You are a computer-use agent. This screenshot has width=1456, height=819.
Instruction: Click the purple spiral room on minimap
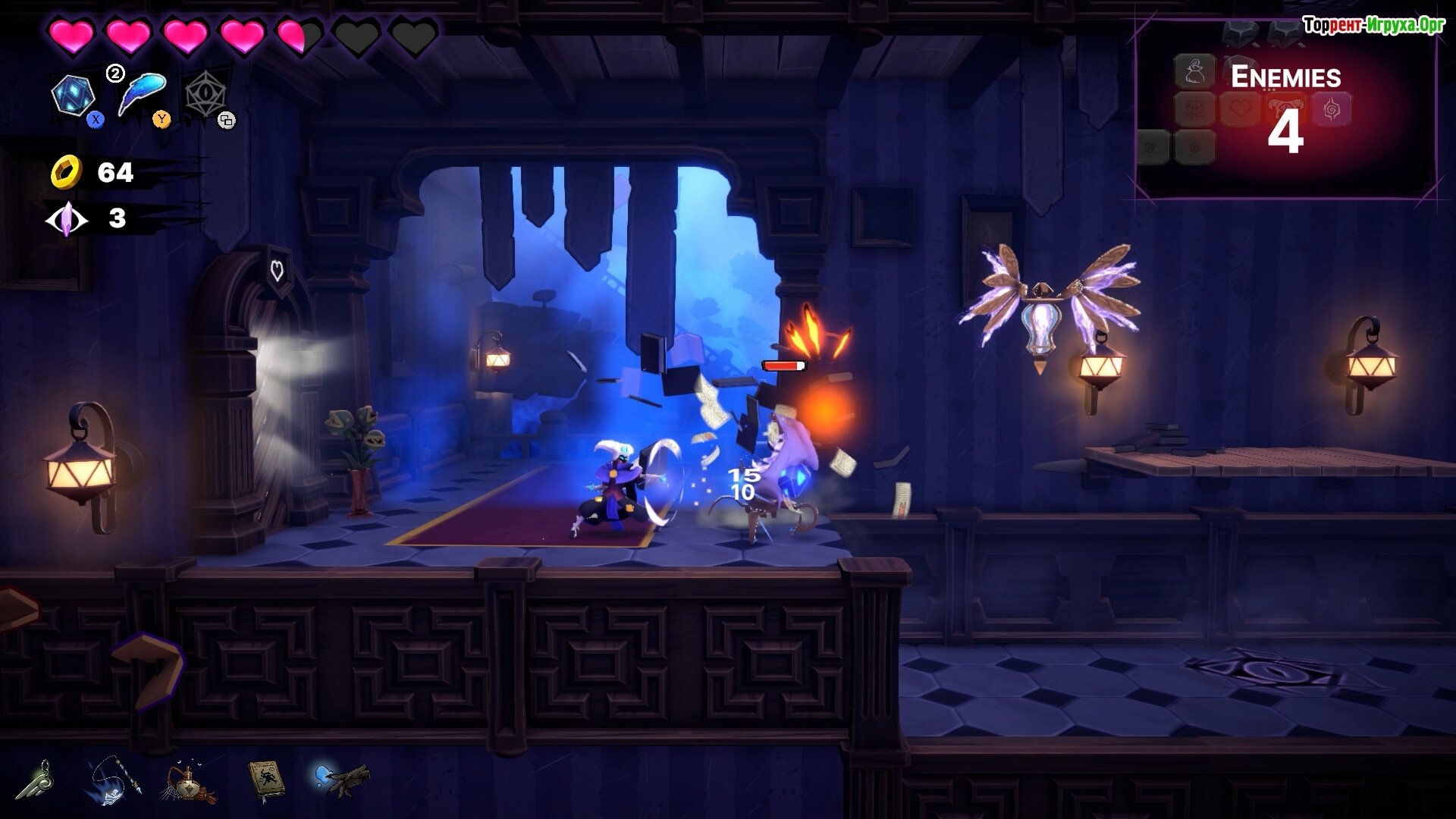click(x=1331, y=110)
